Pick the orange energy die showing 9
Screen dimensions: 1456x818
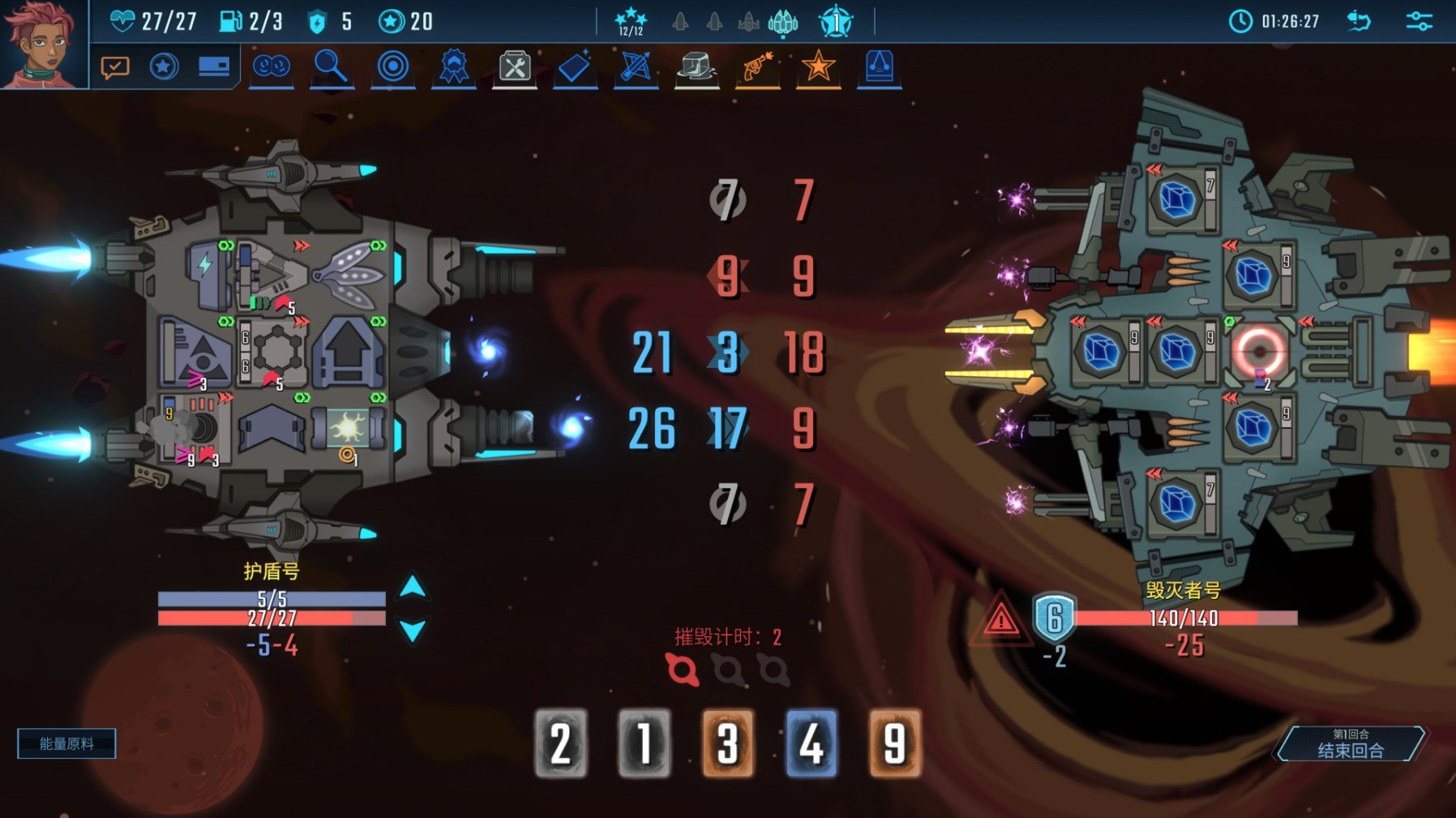pos(895,743)
